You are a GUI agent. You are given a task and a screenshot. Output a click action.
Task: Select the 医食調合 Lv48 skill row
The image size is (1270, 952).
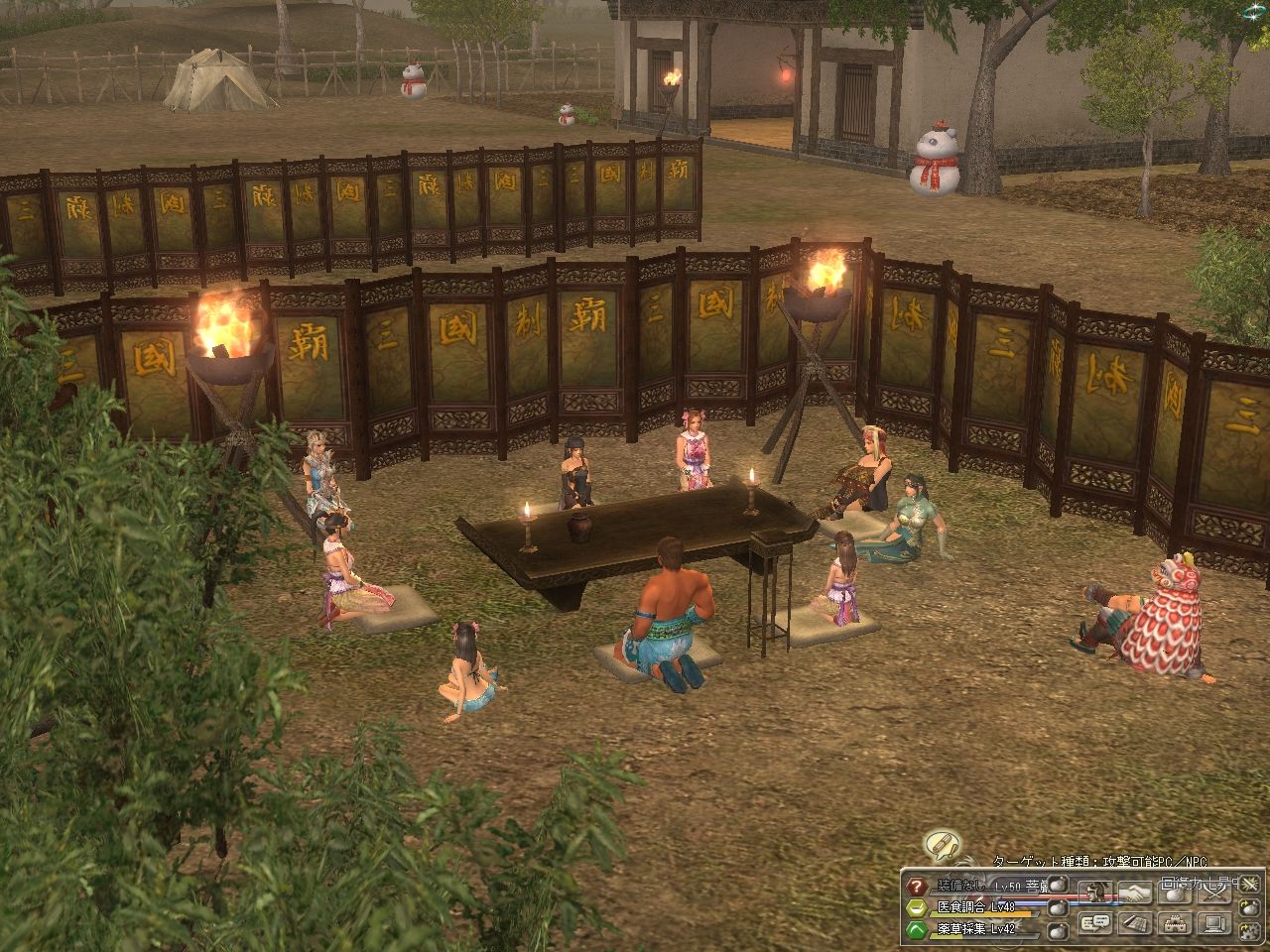click(x=976, y=908)
